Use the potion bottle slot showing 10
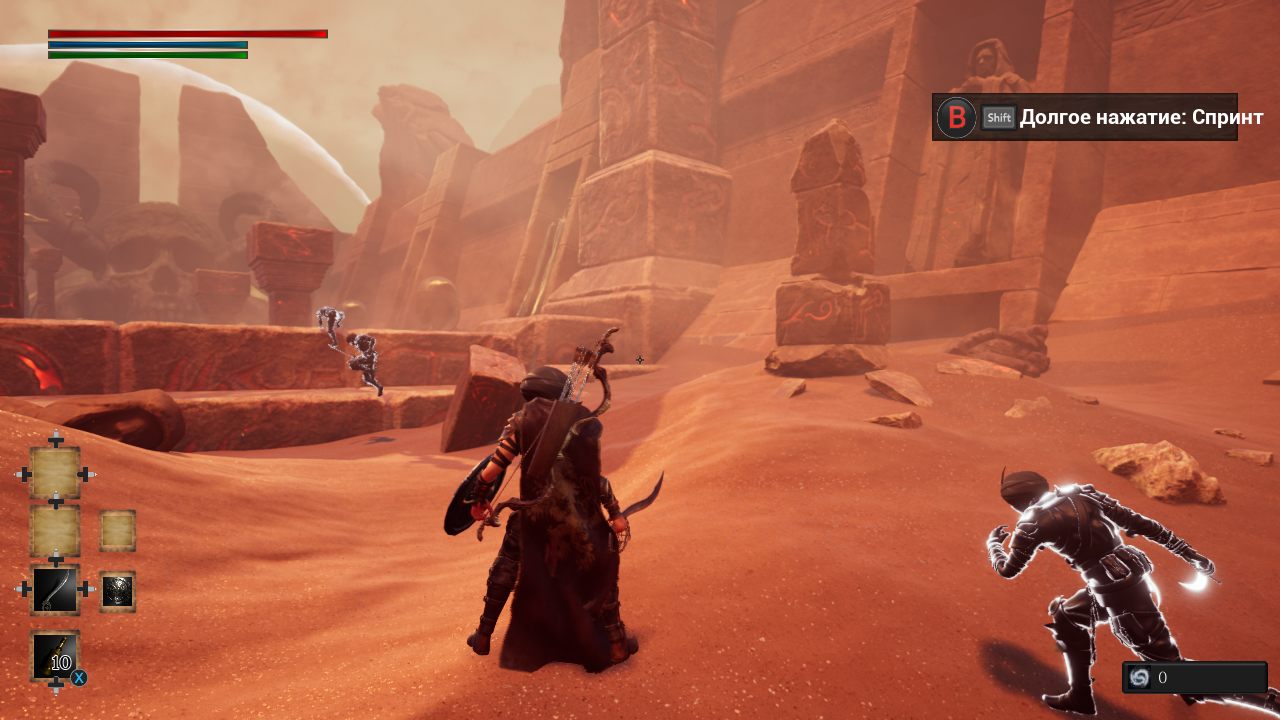Viewport: 1280px width, 720px height. click(x=55, y=656)
